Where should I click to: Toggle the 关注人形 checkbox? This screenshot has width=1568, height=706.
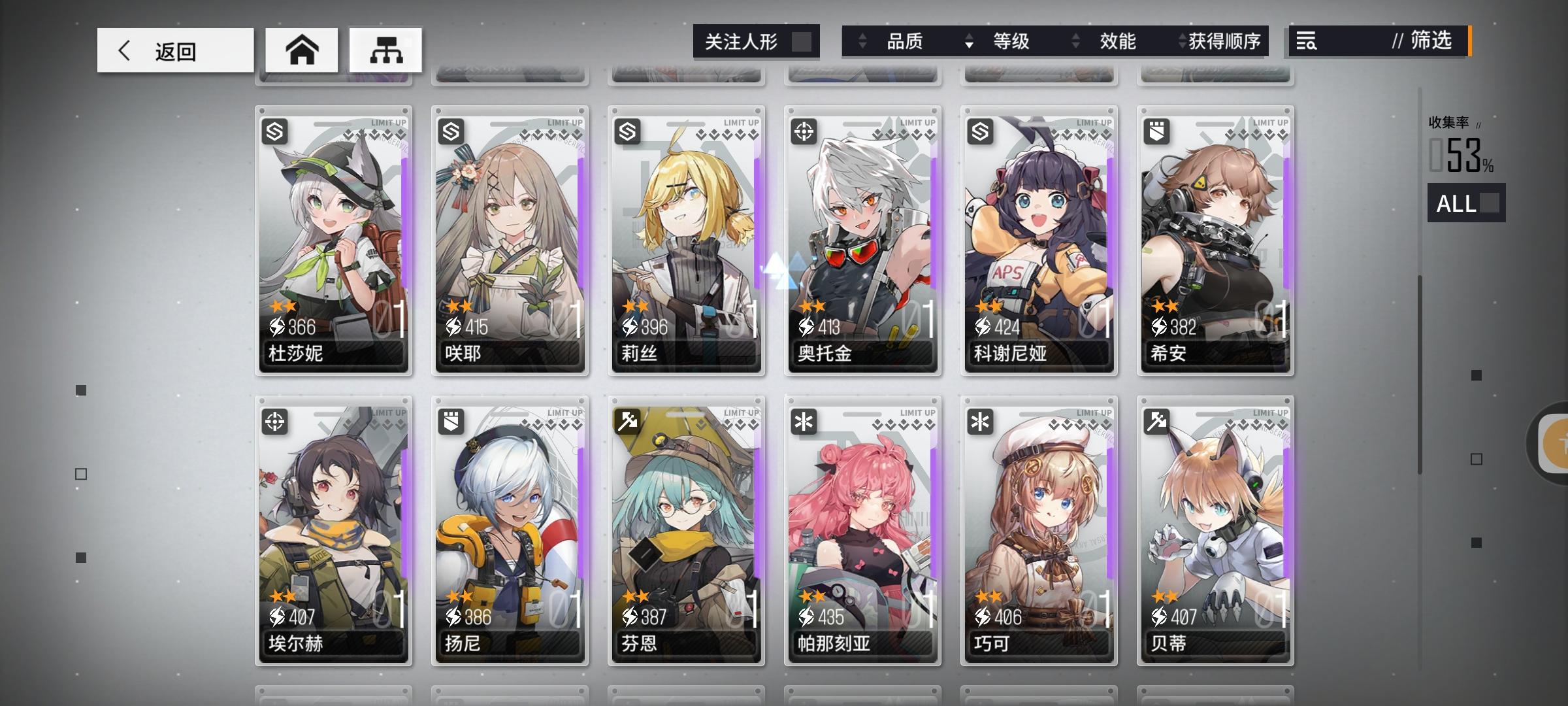[x=802, y=42]
